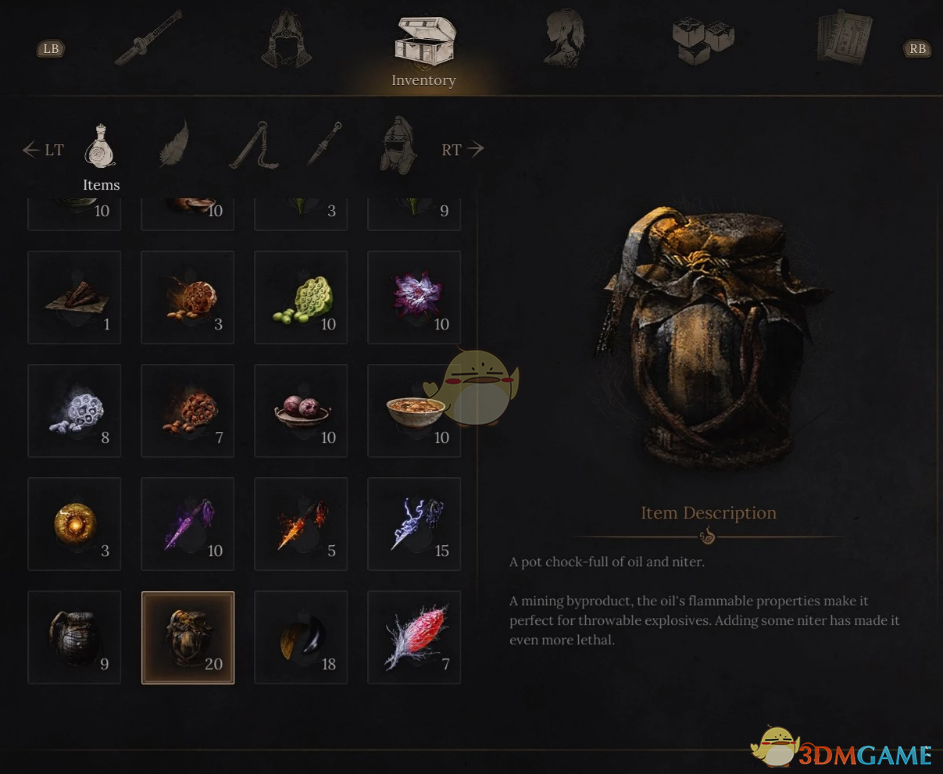Screen dimensions: 943x774
Task: Pick the purple flower item slot
Action: click(414, 298)
